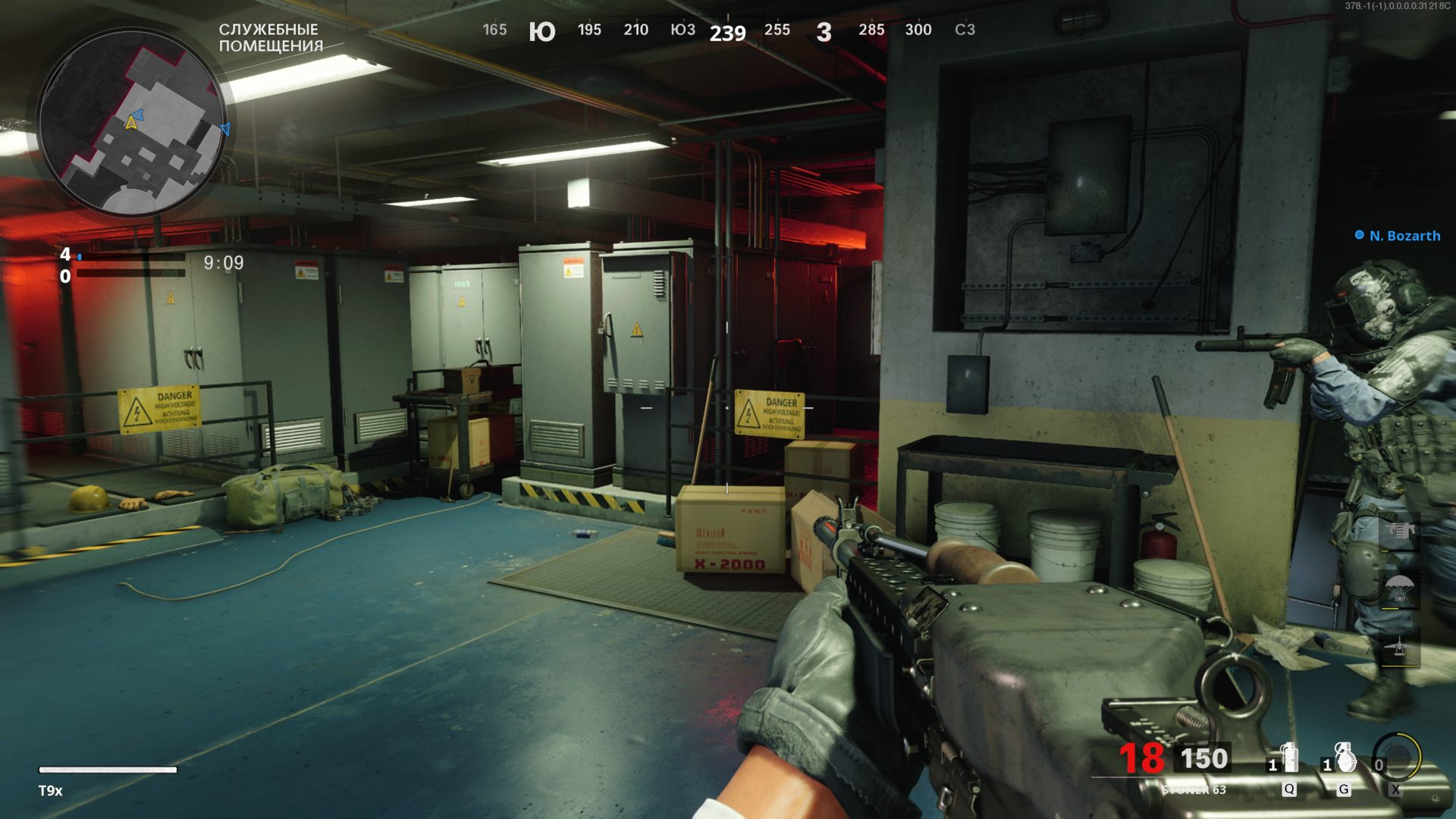Click the N. Bozarth teammate name tag
1456x819 pixels.
click(1404, 236)
